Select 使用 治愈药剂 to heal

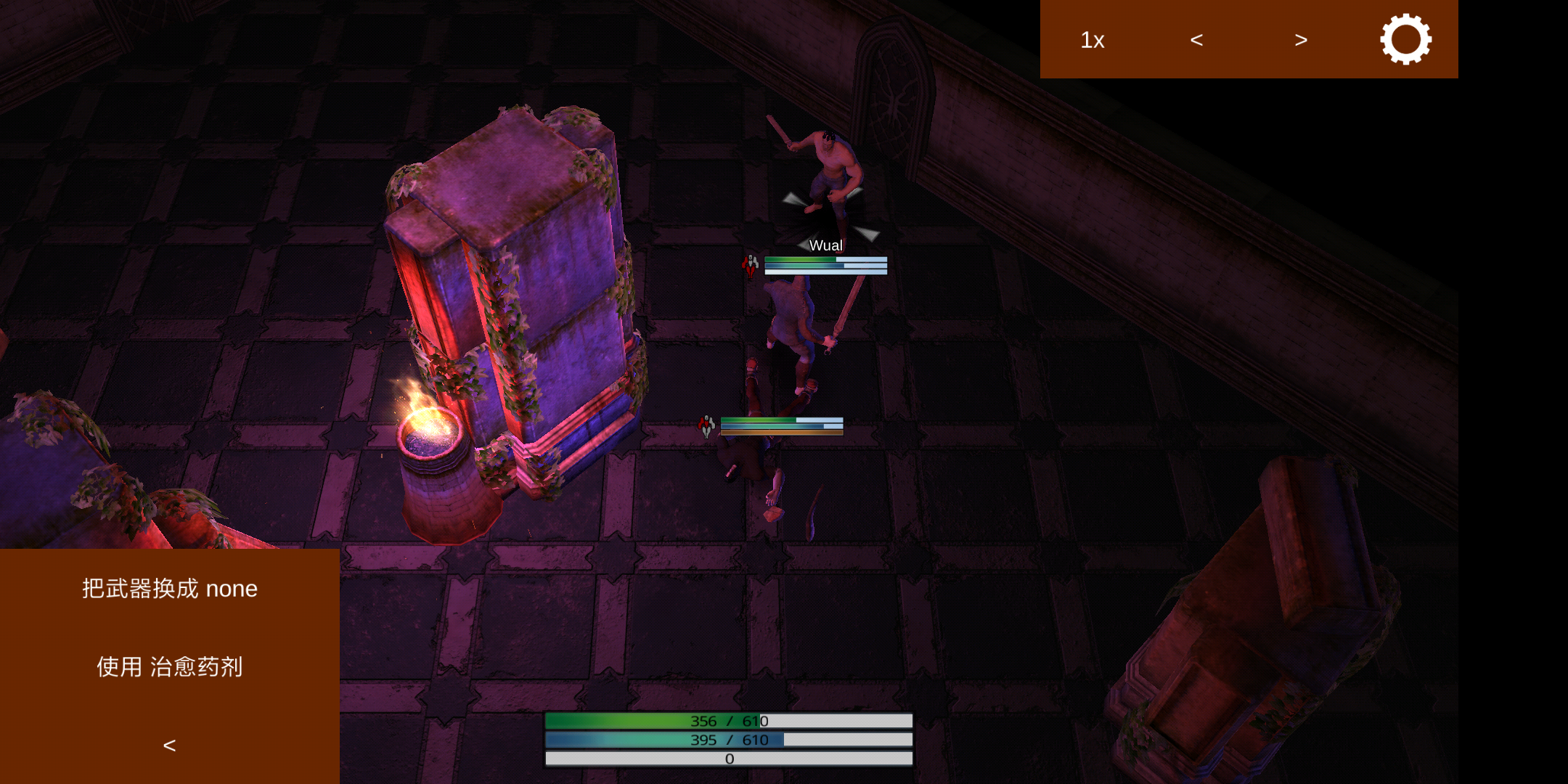(170, 666)
